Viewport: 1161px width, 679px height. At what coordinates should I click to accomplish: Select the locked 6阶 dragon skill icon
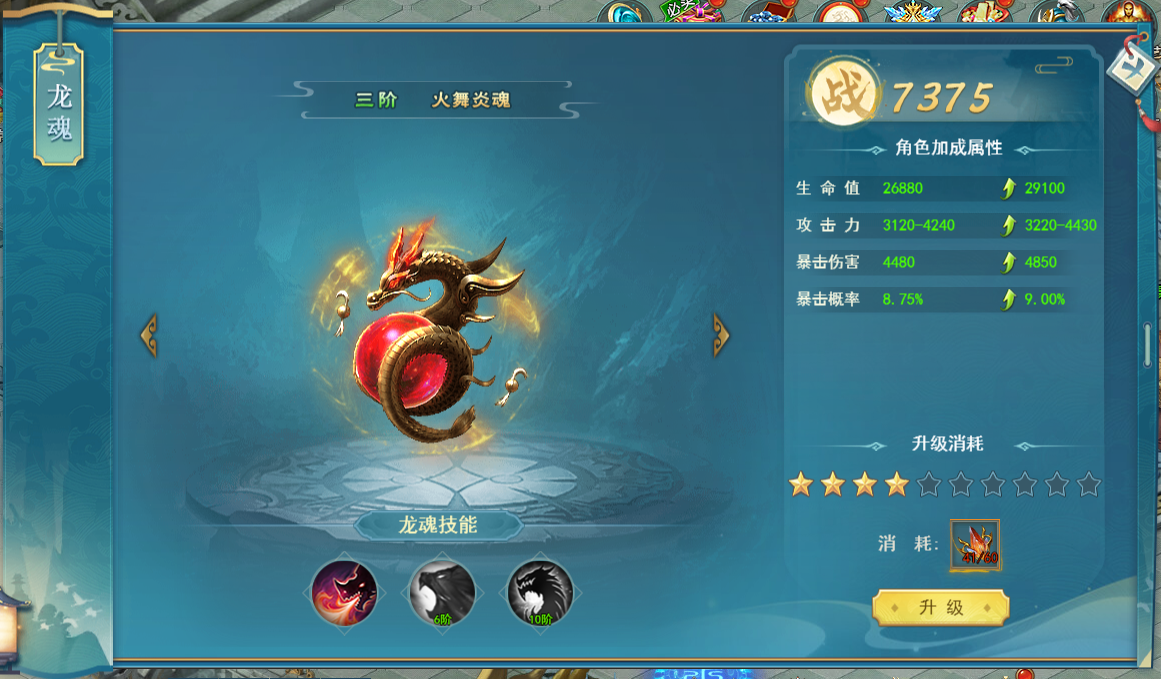(x=442, y=593)
